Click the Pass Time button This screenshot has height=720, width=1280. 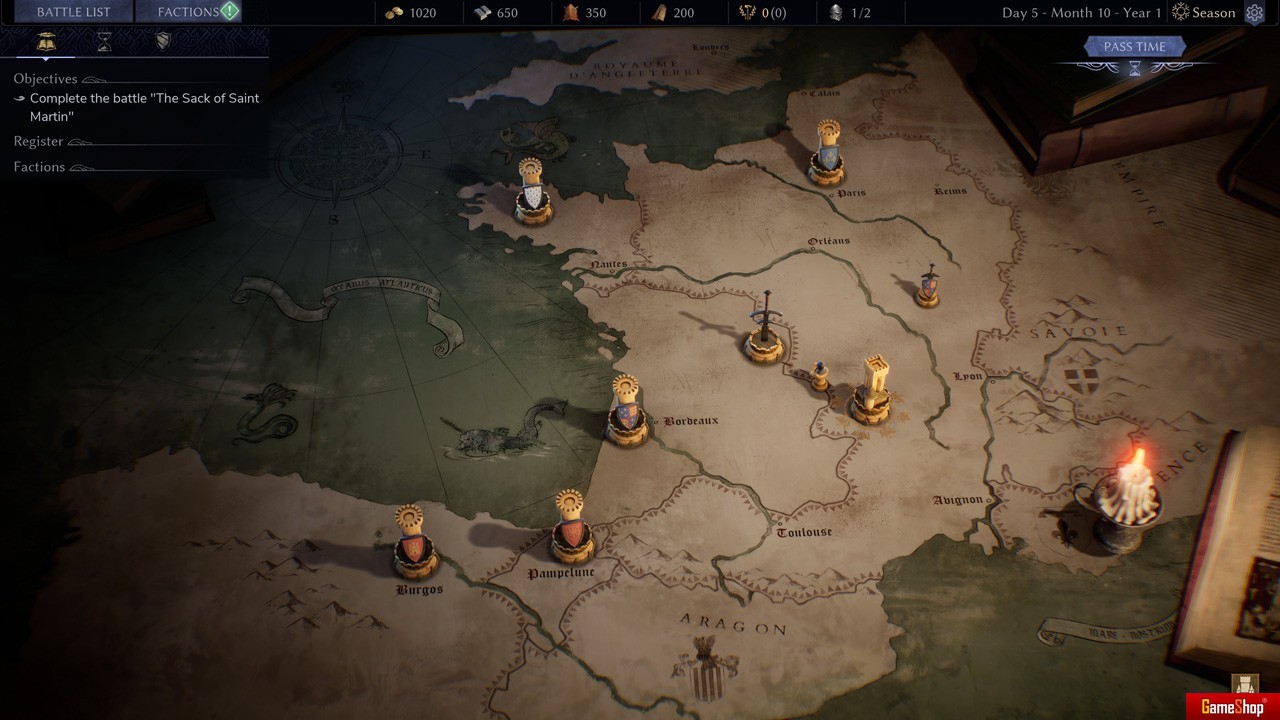1134,47
